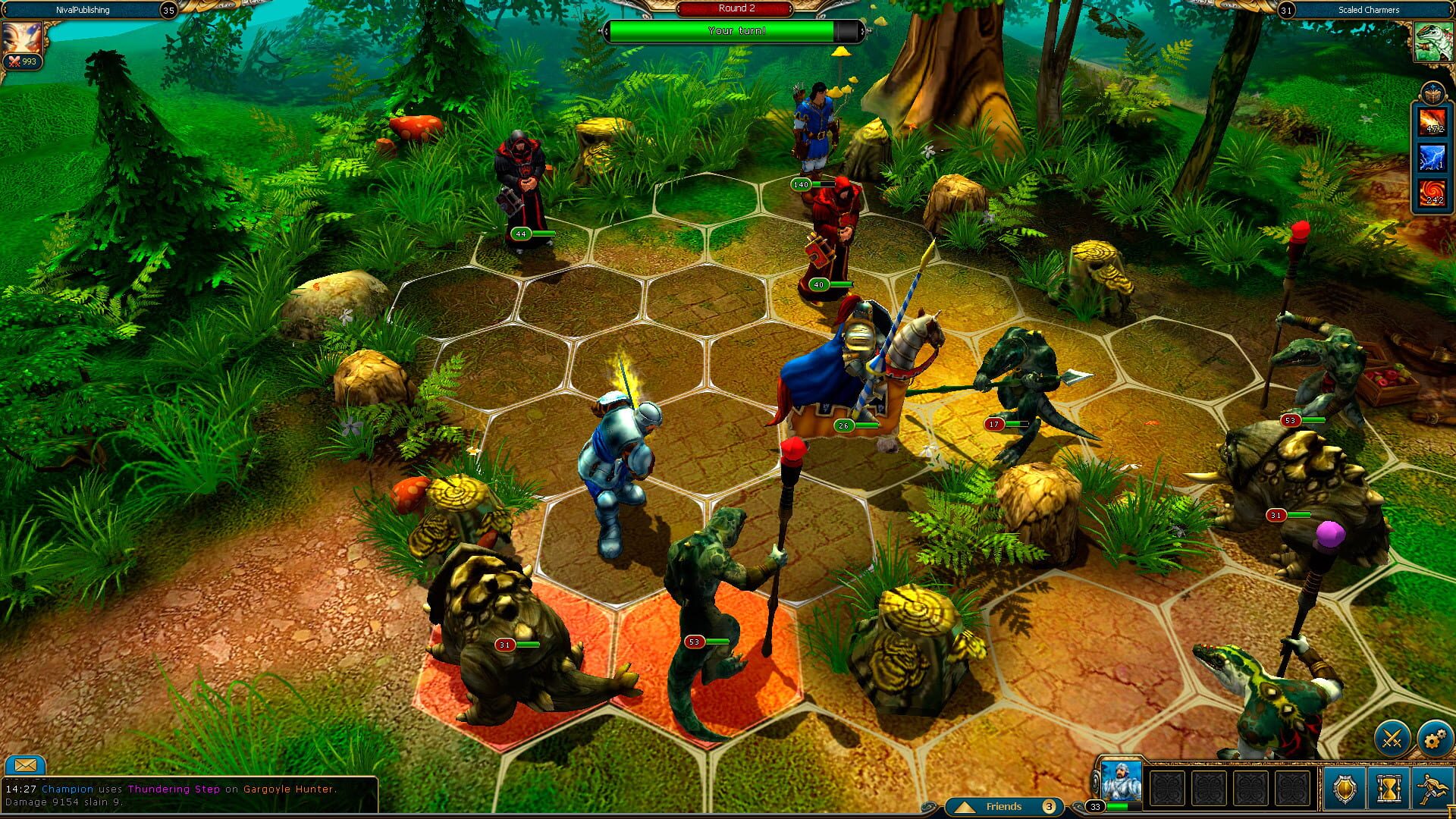Click the Round 2 banner
Viewport: 1456px width, 819px height.
(x=735, y=8)
